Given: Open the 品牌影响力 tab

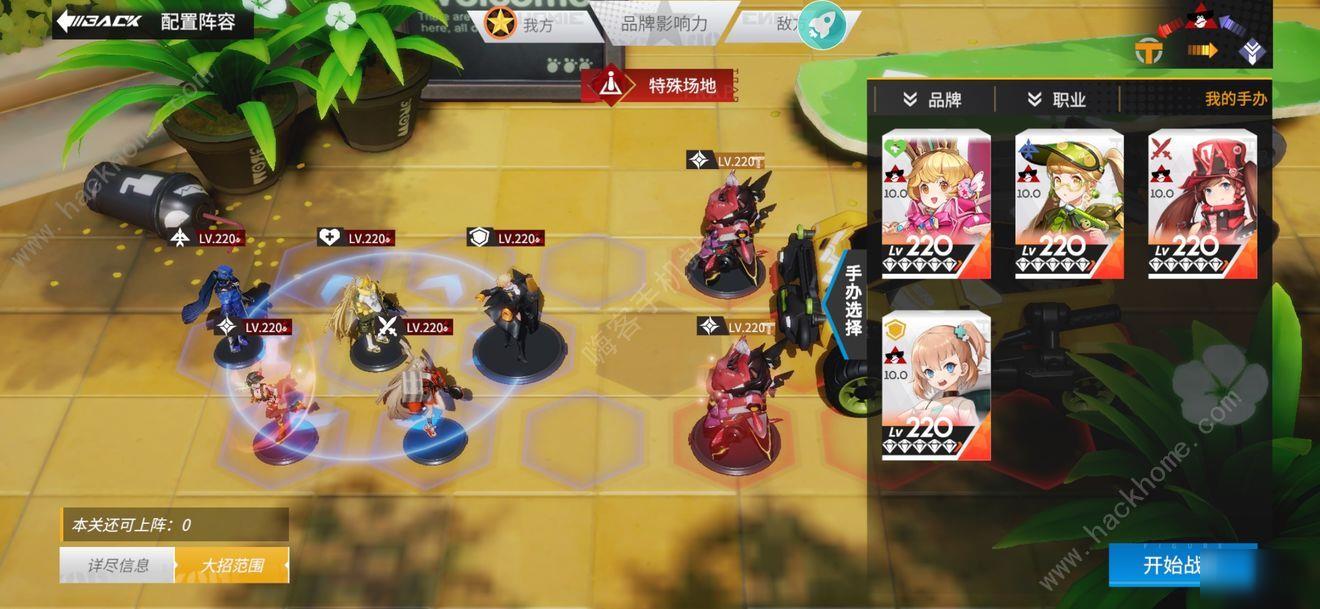Looking at the screenshot, I should pyautogui.click(x=664, y=23).
